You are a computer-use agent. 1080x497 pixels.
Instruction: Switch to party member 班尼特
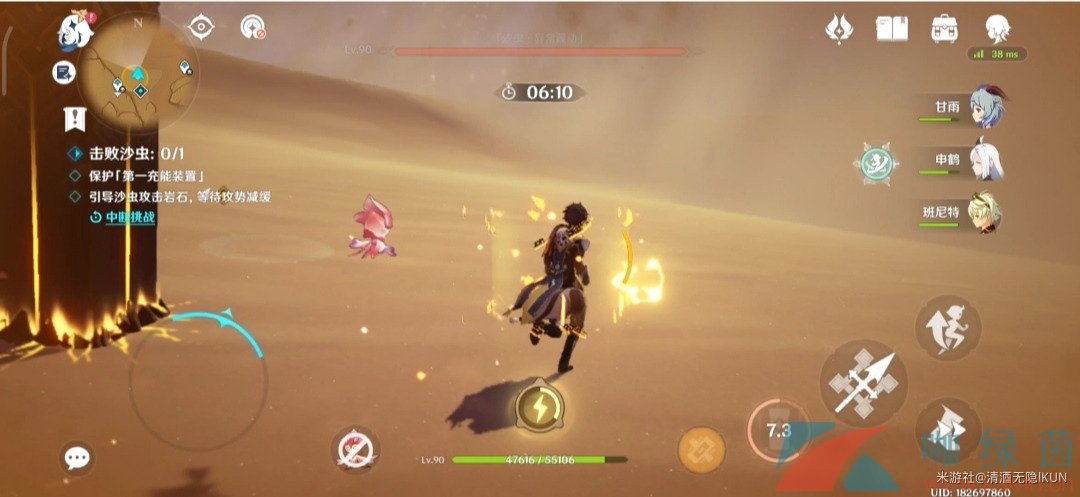click(985, 213)
